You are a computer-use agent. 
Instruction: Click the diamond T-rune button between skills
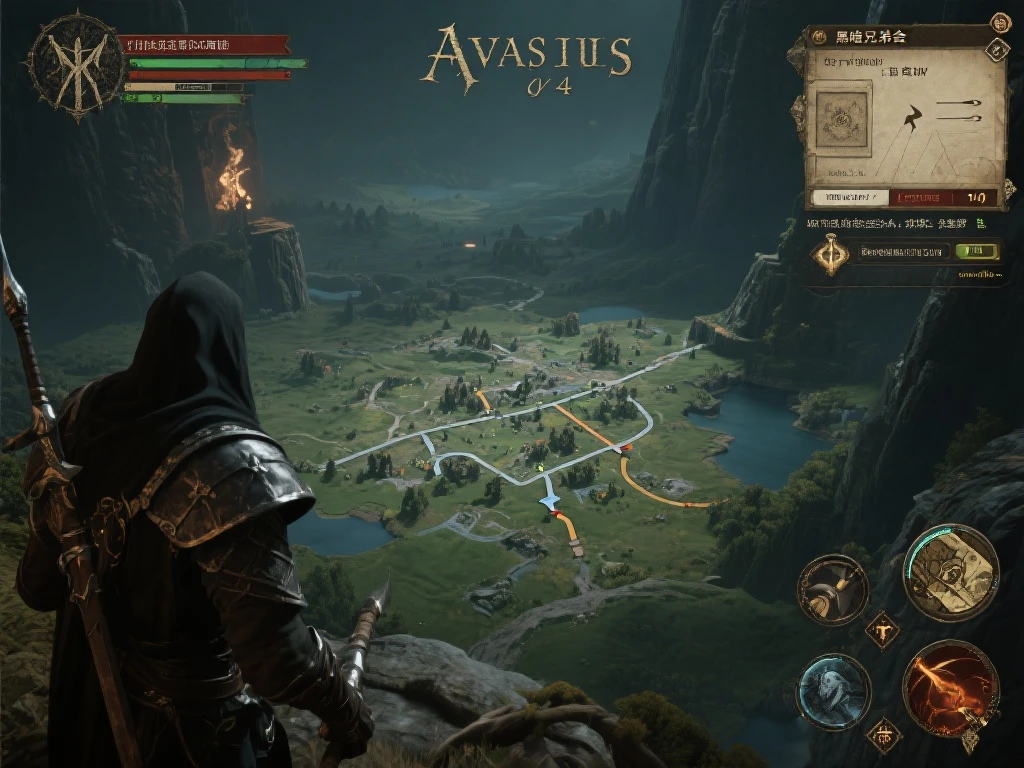883,630
